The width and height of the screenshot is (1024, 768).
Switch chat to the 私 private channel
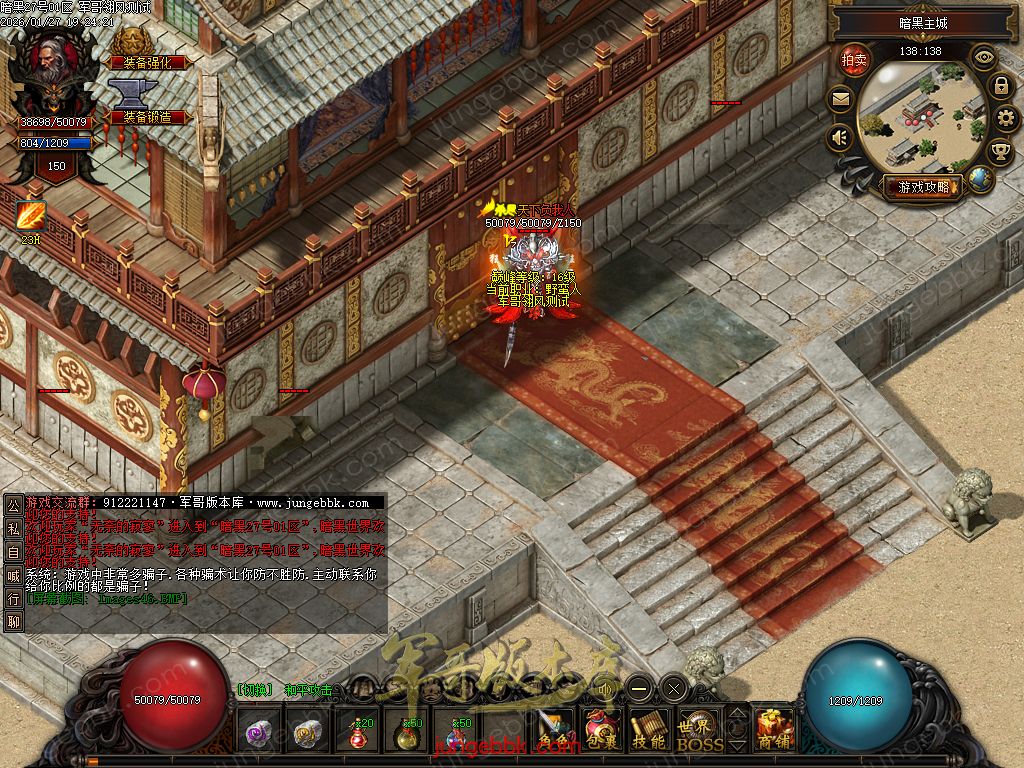tap(13, 527)
